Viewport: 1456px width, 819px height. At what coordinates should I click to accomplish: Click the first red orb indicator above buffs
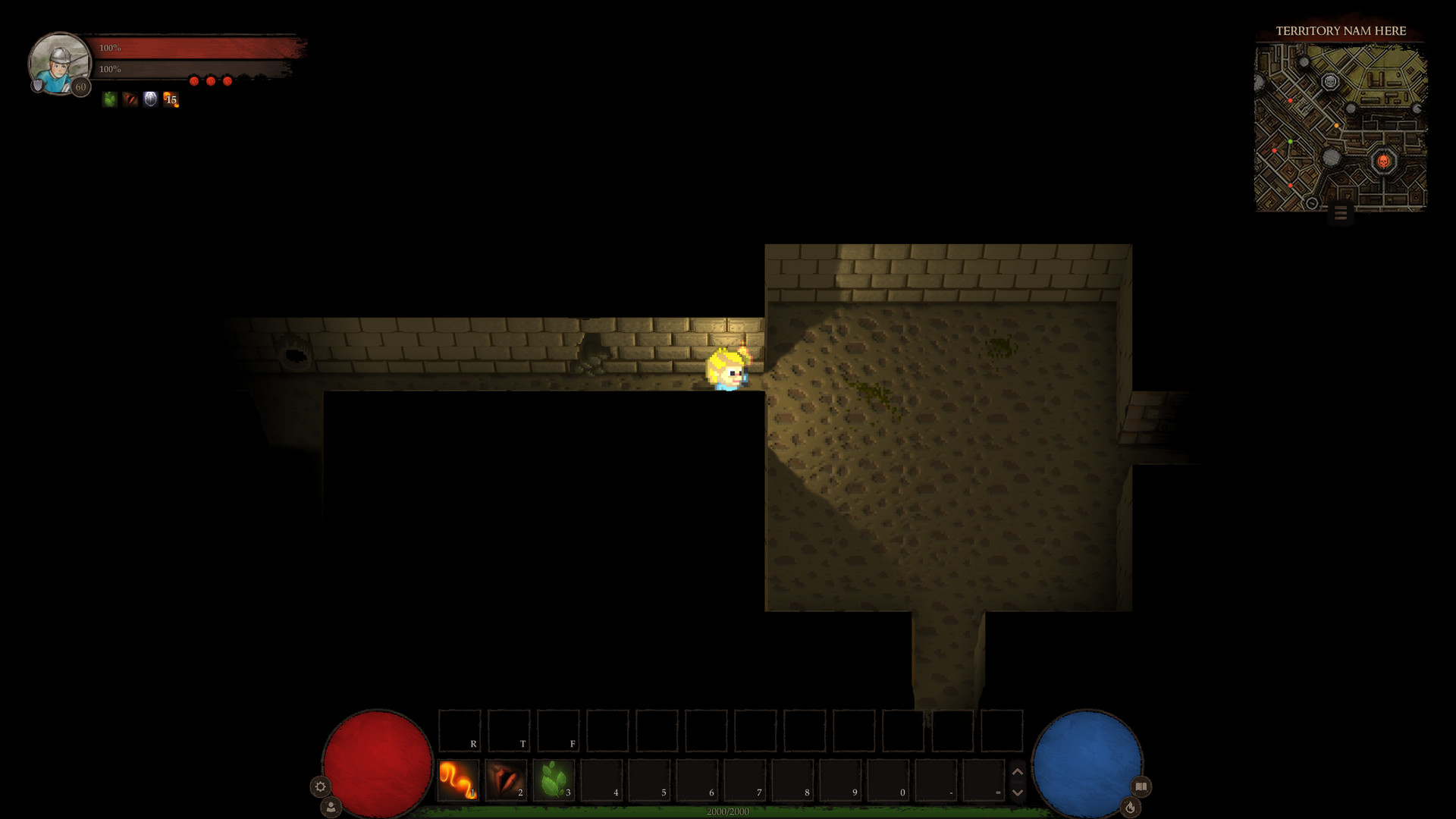[x=194, y=80]
